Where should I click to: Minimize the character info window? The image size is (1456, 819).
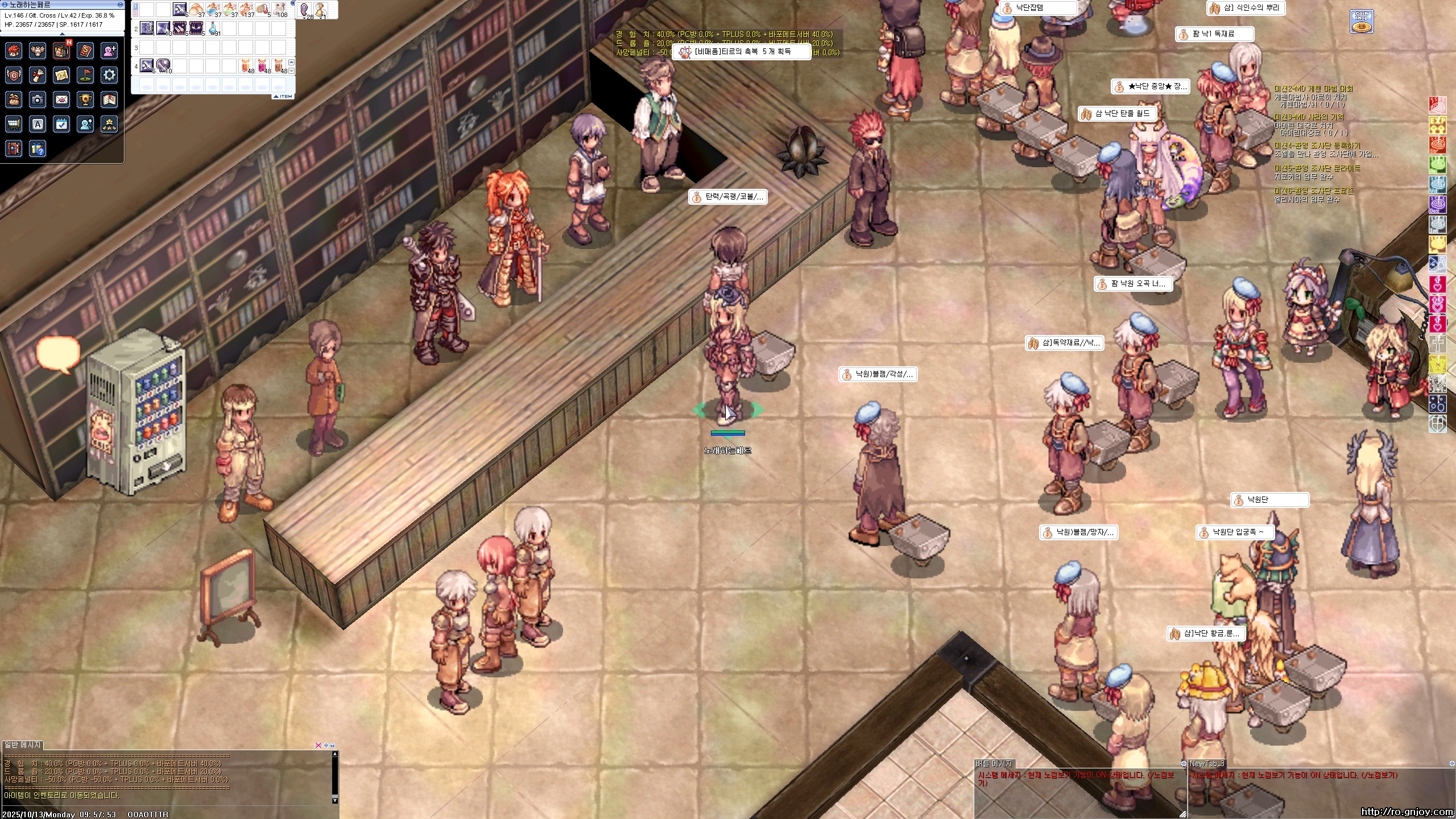click(x=120, y=5)
